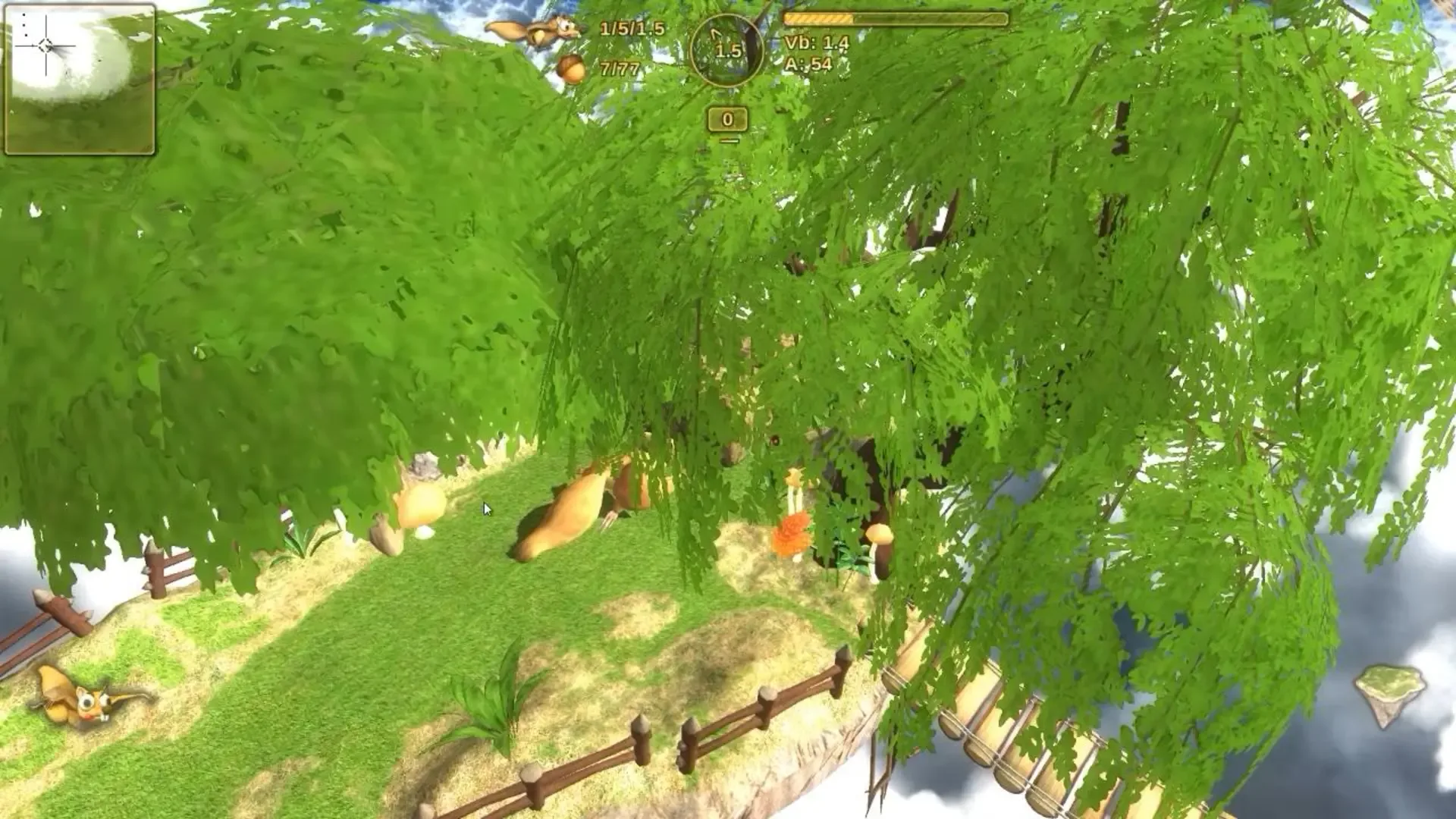The width and height of the screenshot is (1456, 819).
Task: Click the squirrel avatar in the HUD
Action: coord(535,30)
